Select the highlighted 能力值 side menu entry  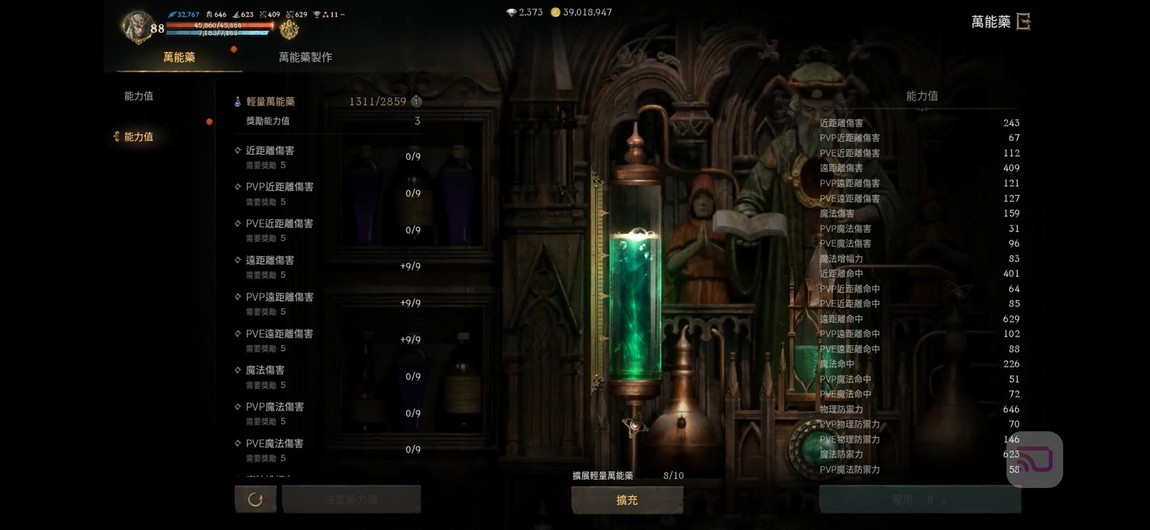138,137
